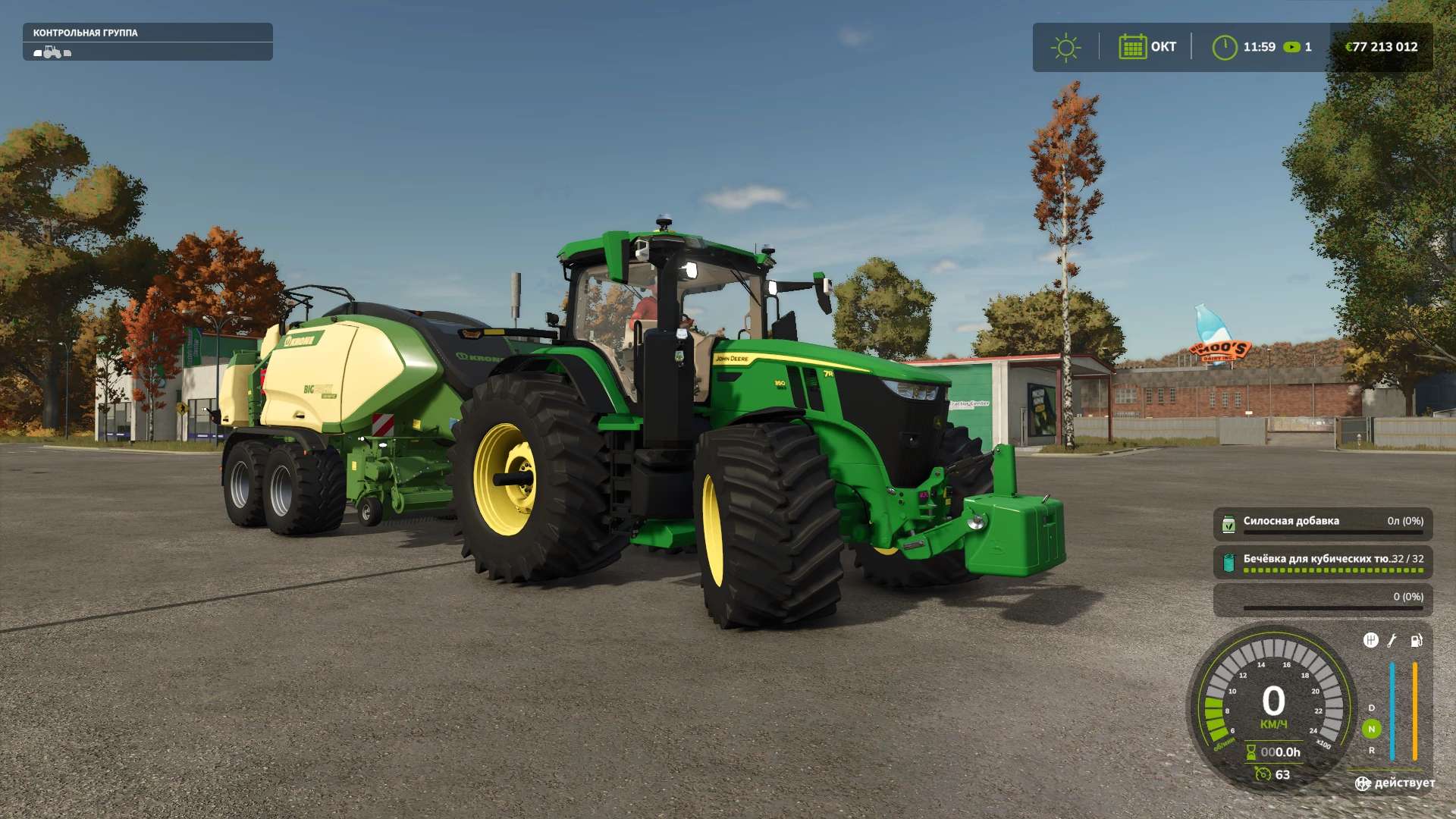Click the time-scale fast-forward icon

[x=1291, y=47]
